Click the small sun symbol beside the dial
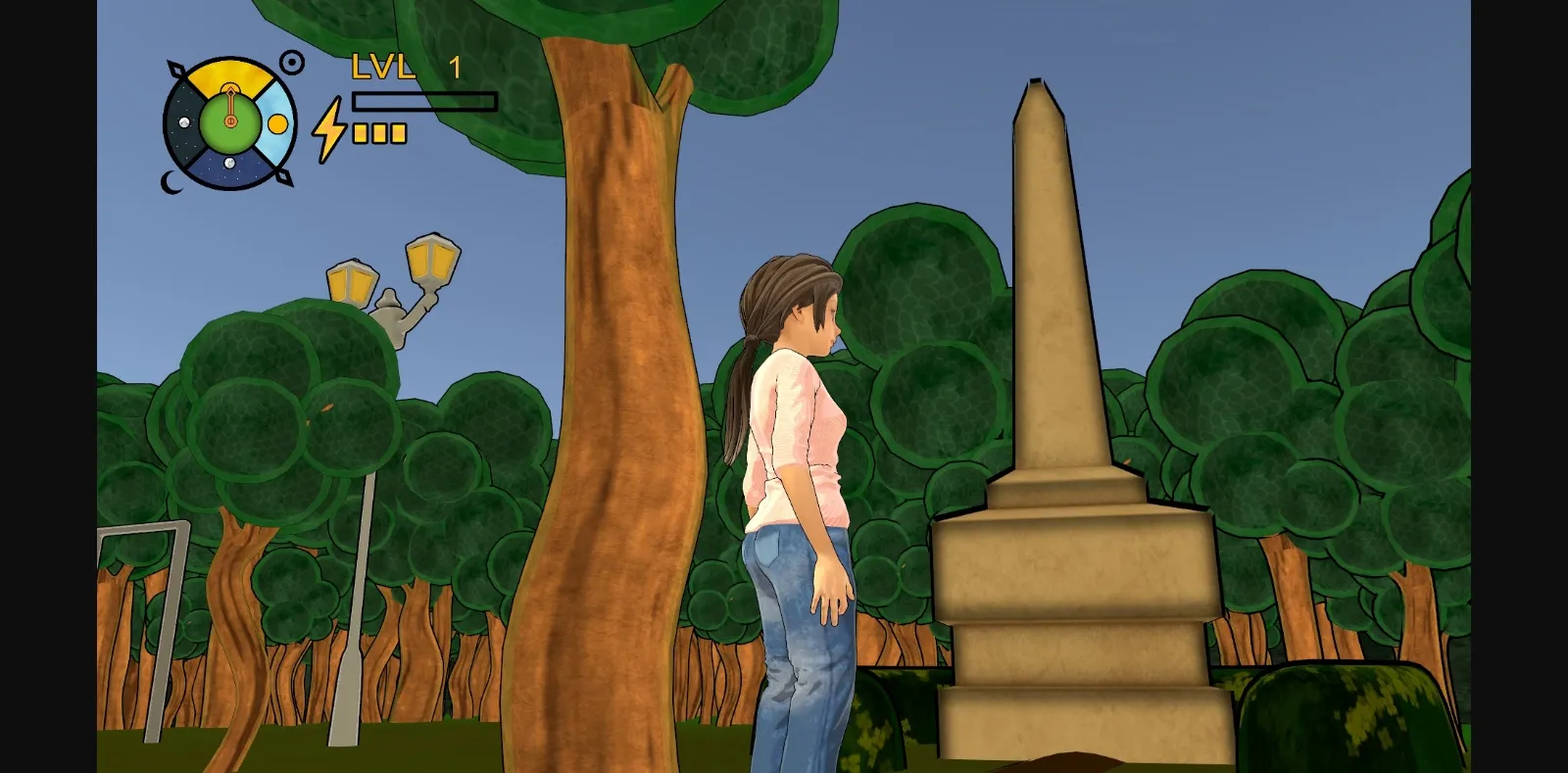The height and width of the screenshot is (773, 1568). (x=292, y=61)
